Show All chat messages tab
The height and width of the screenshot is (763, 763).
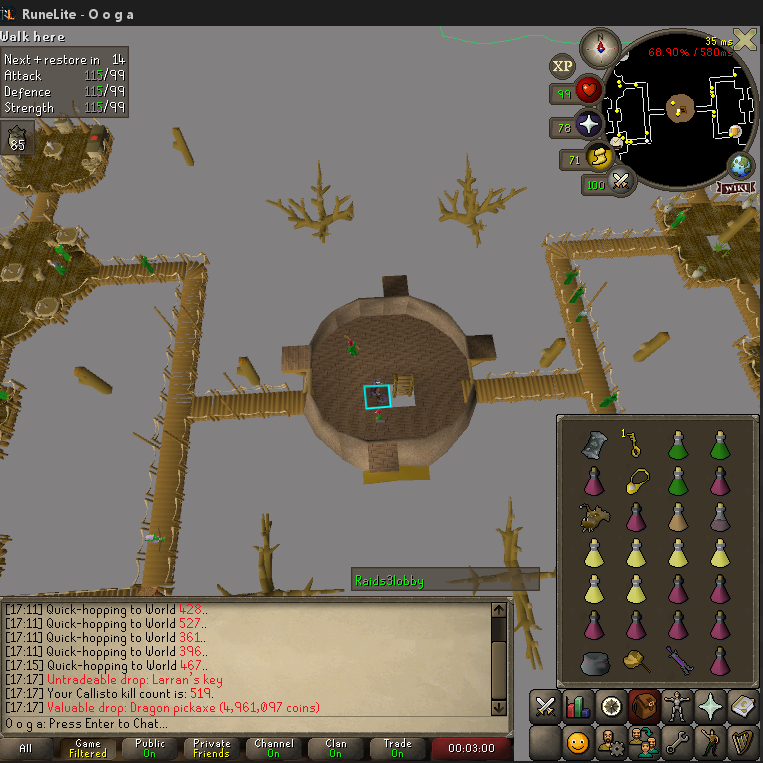pyautogui.click(x=25, y=749)
